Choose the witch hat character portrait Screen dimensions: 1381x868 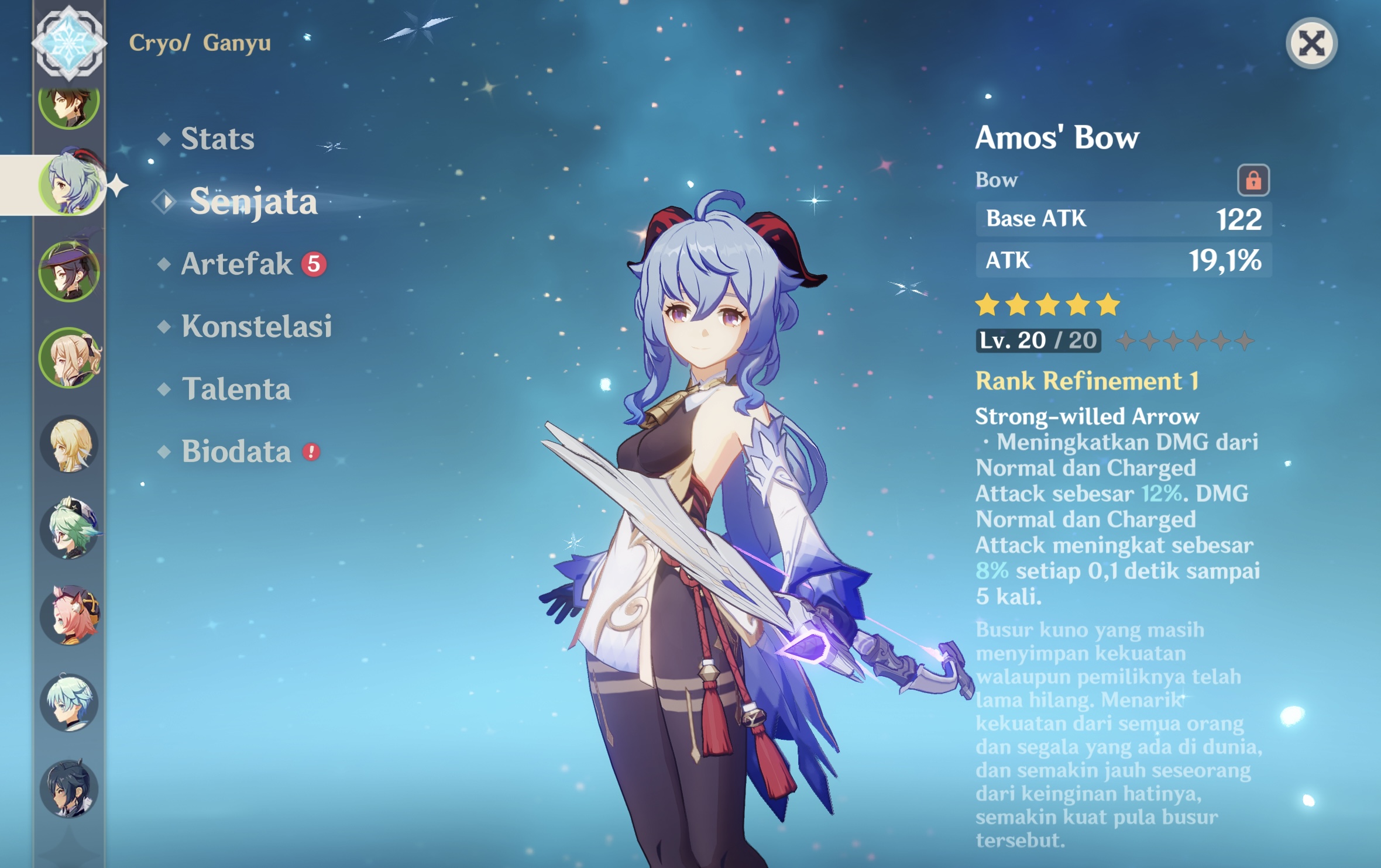click(x=69, y=271)
